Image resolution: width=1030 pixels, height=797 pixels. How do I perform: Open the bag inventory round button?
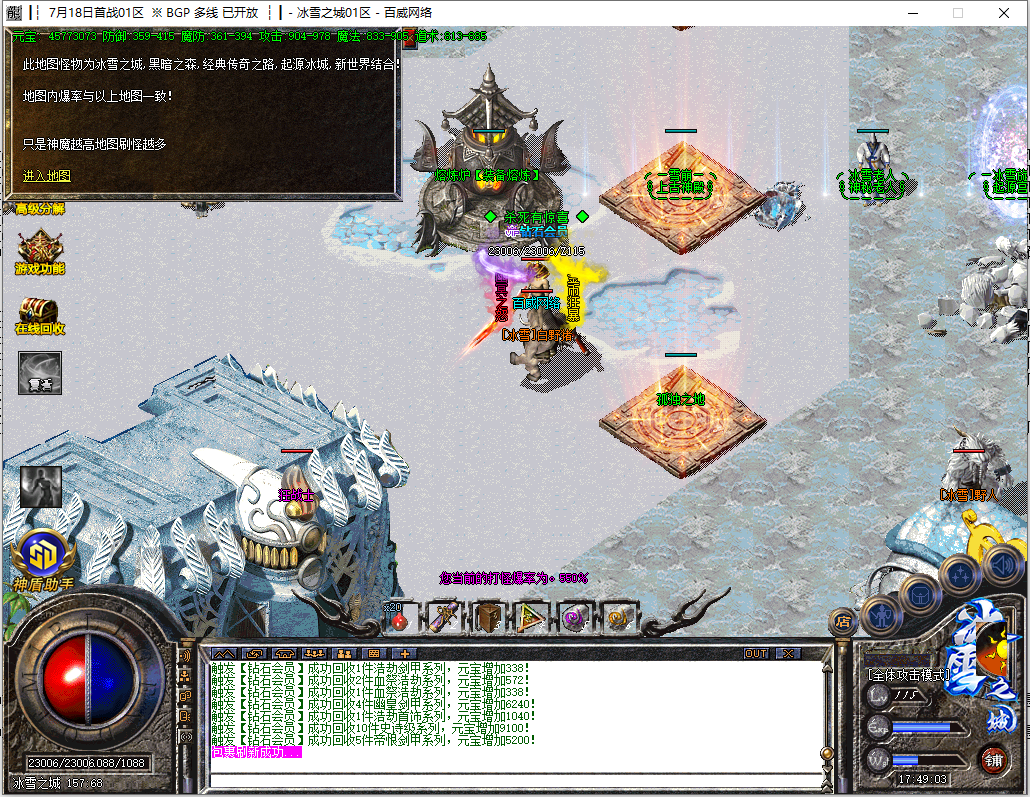(x=920, y=595)
